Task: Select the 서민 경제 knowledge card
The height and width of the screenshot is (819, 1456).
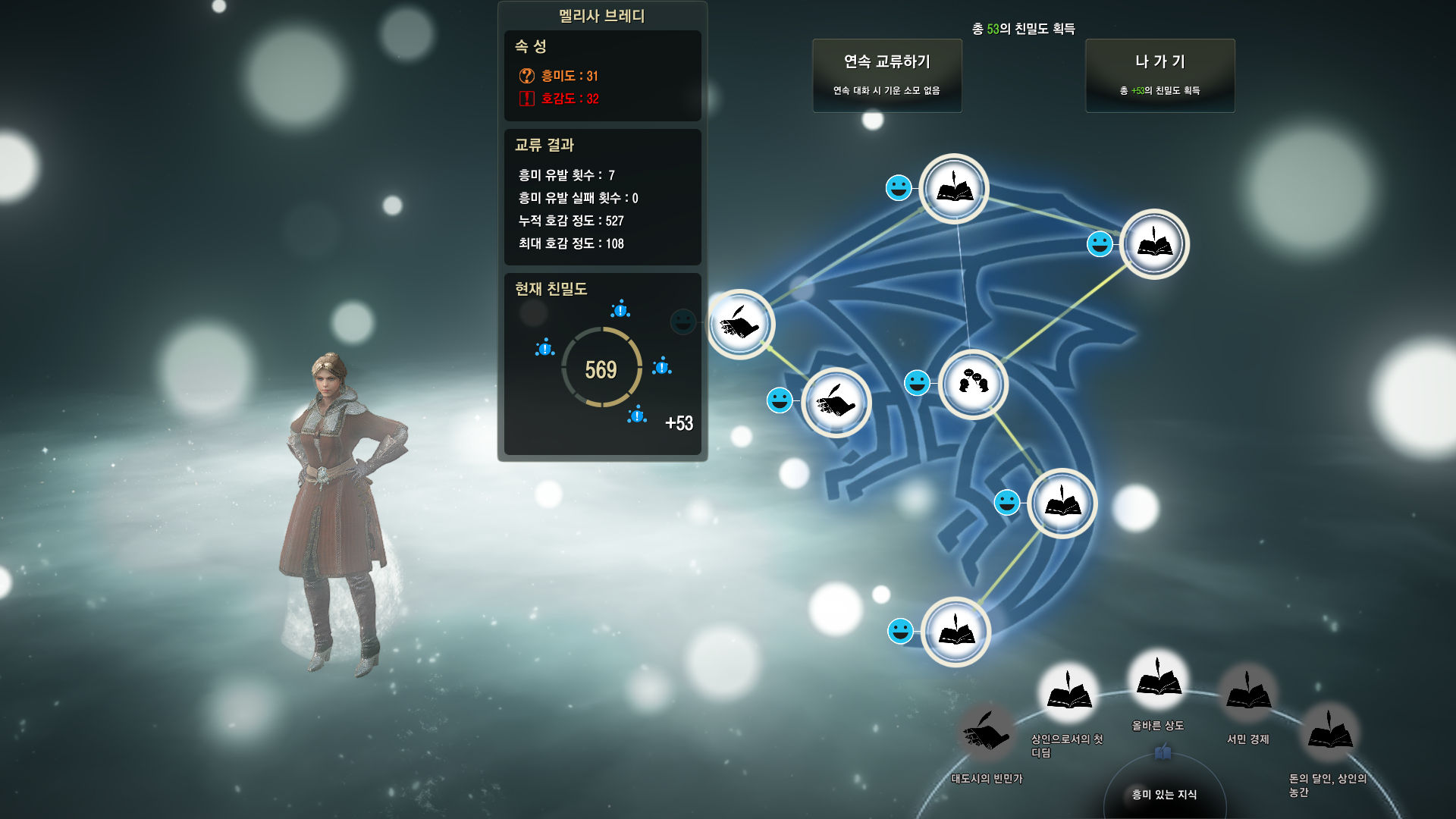Action: click(x=1247, y=693)
